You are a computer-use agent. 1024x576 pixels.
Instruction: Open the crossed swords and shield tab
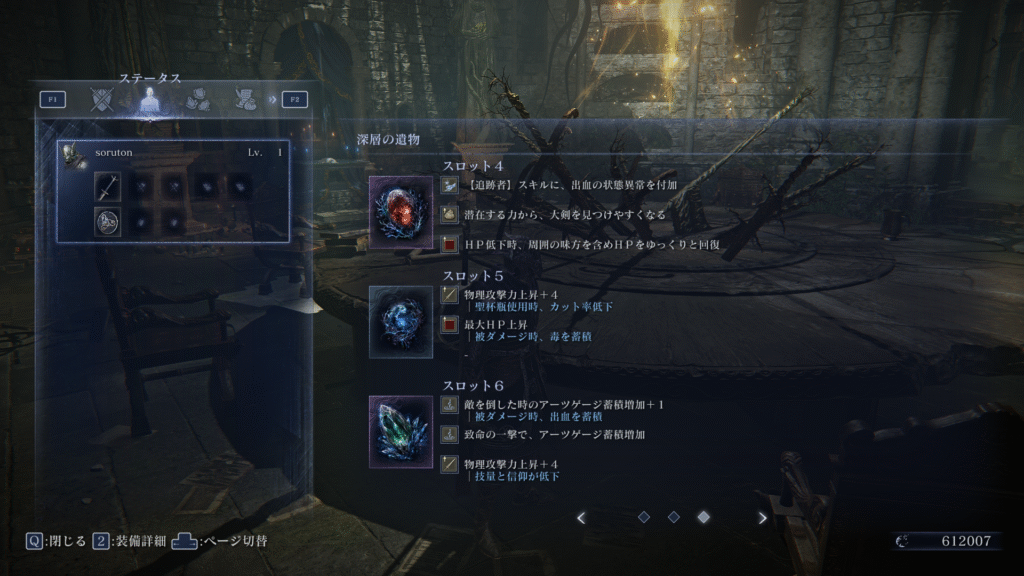point(101,99)
